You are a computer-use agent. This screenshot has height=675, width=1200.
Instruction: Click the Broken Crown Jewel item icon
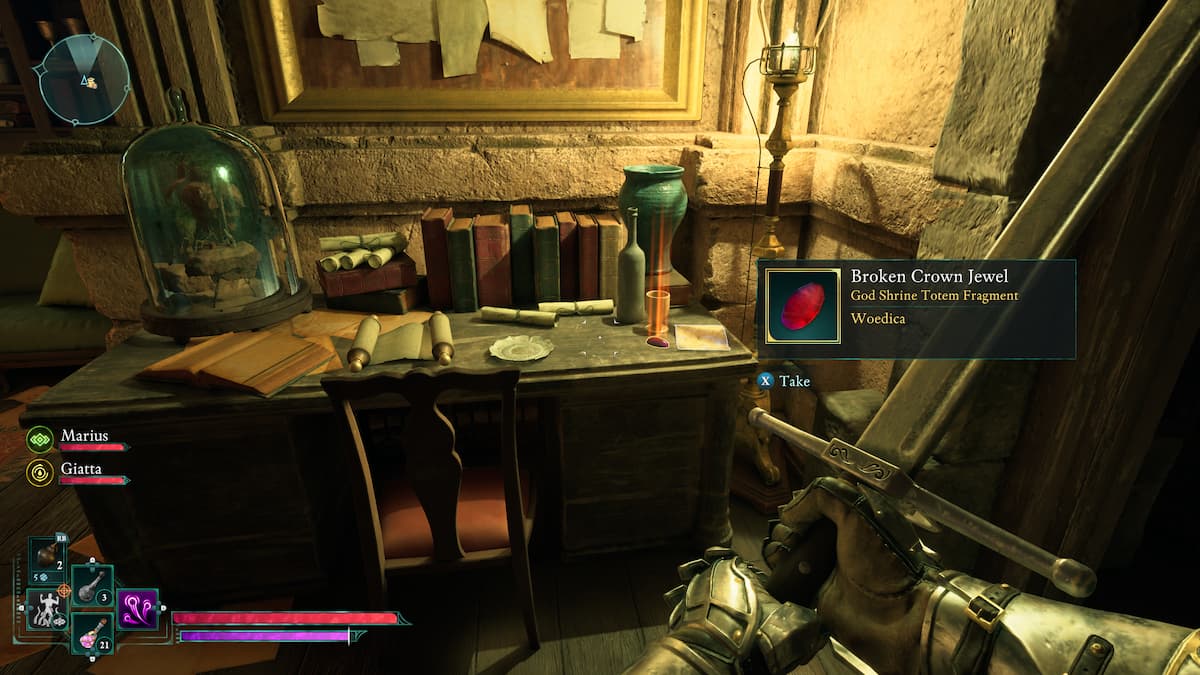pos(802,307)
